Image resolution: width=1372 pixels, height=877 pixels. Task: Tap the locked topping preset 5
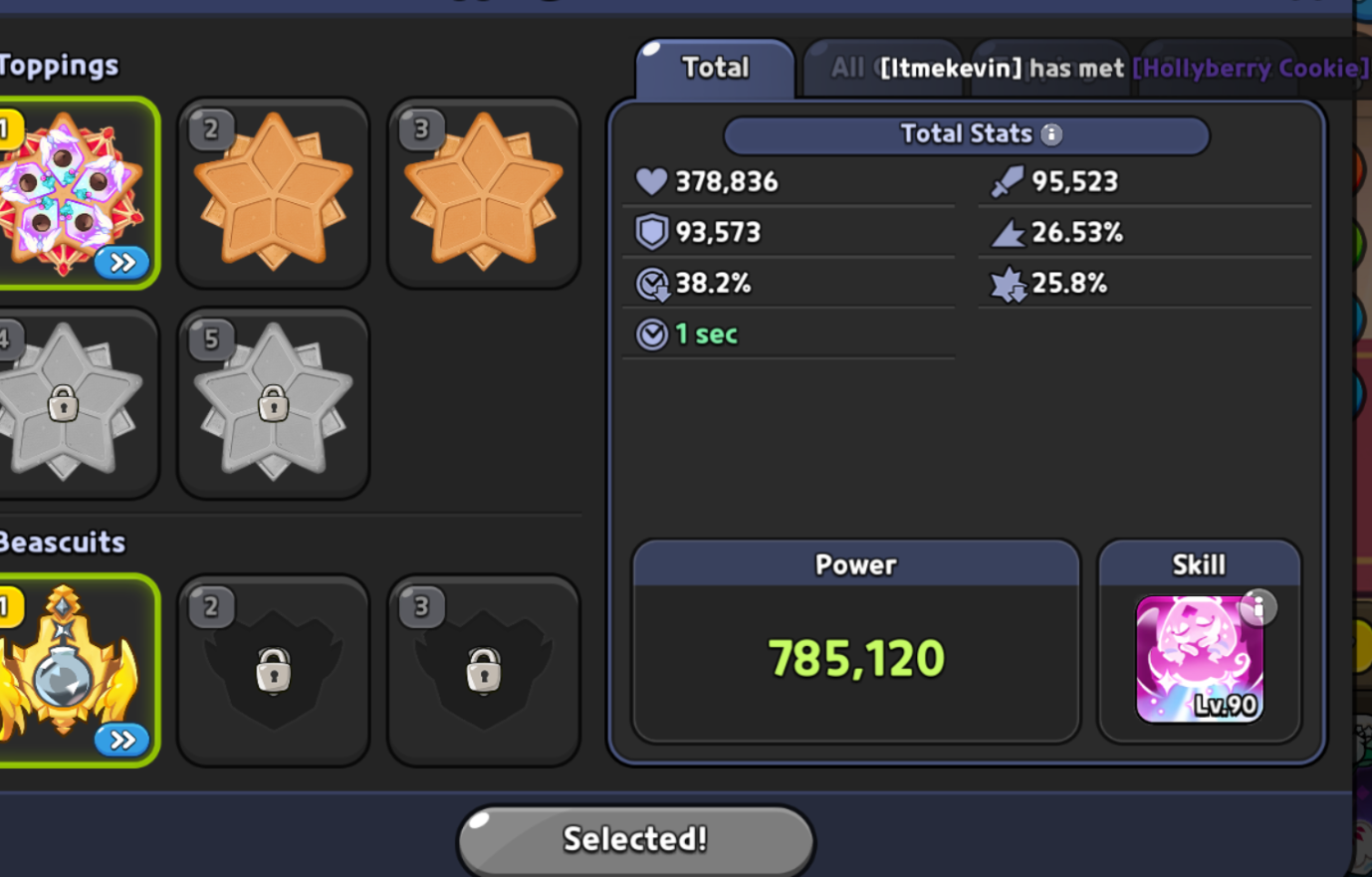[274, 403]
